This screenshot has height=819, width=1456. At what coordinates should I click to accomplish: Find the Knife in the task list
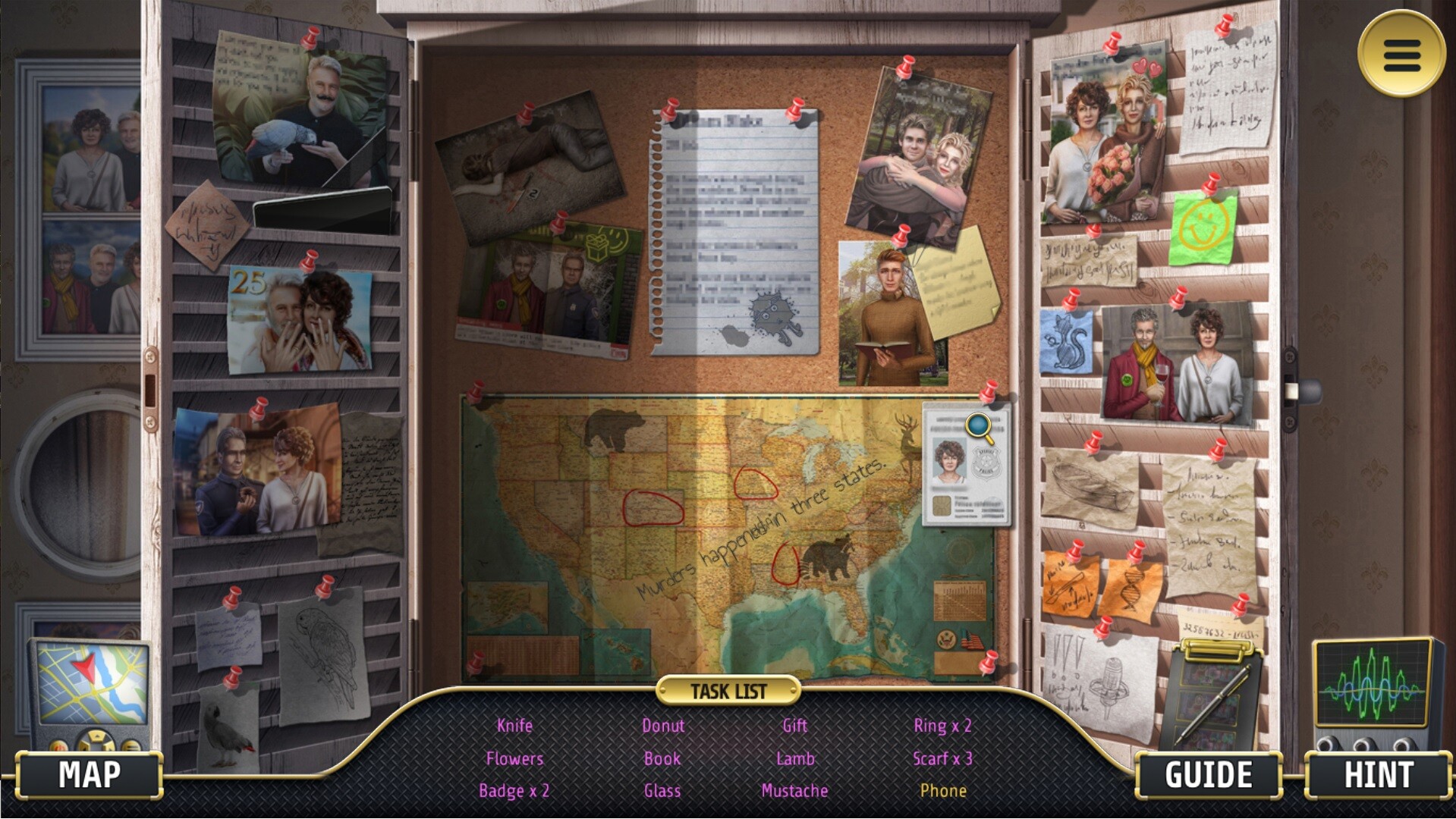514,725
